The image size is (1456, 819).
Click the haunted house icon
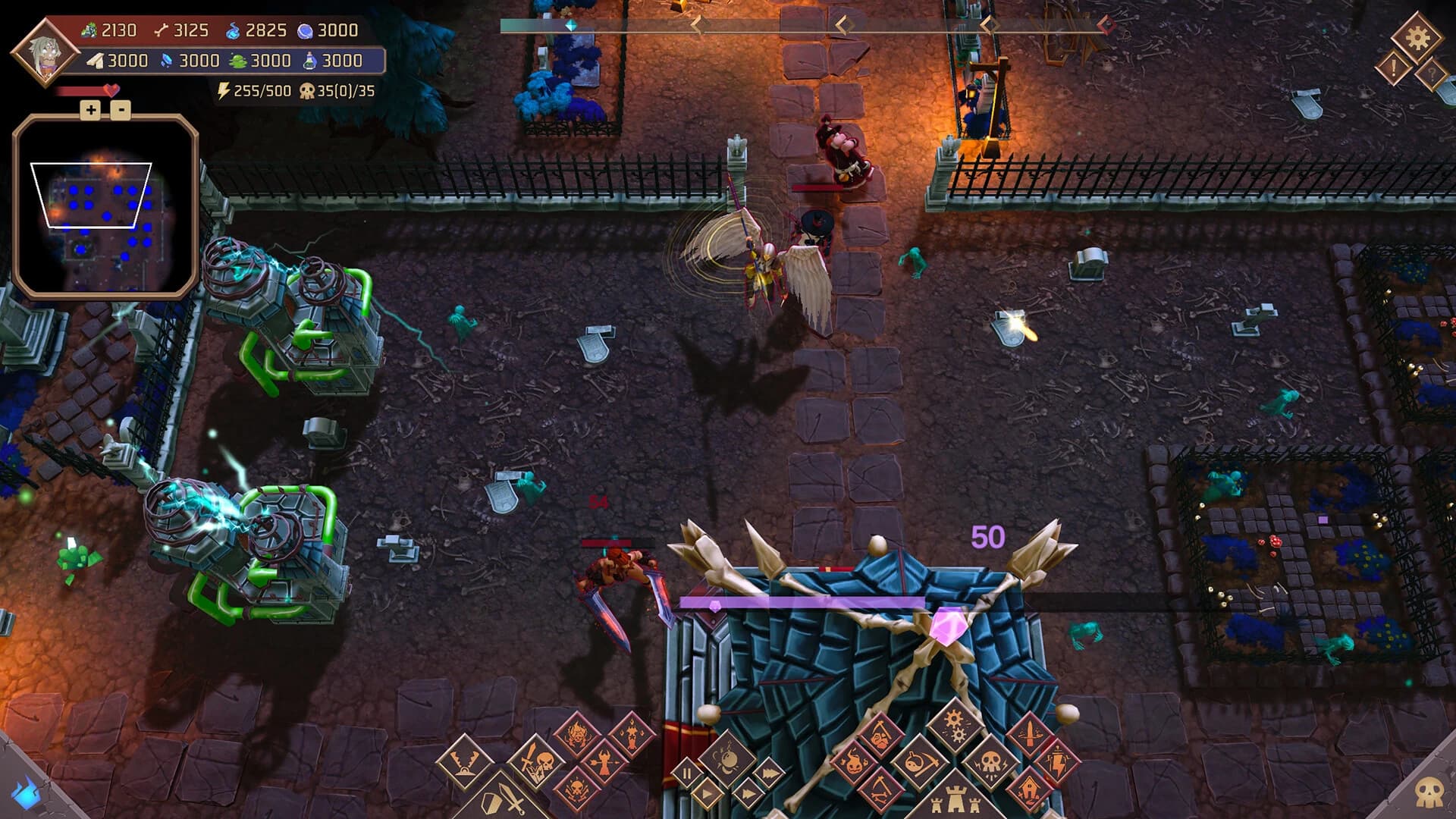click(x=1028, y=791)
